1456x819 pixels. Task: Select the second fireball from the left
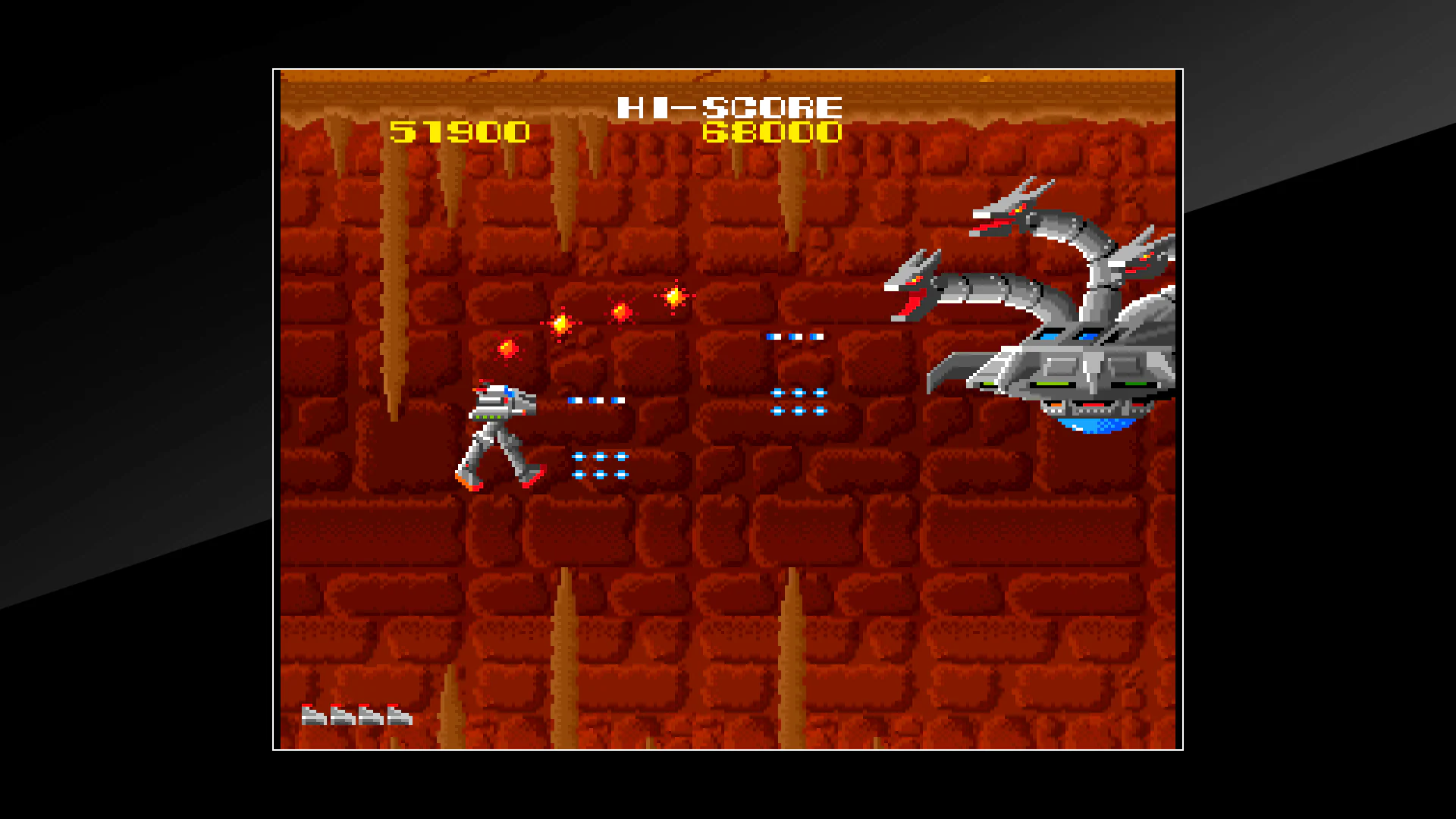click(x=561, y=325)
